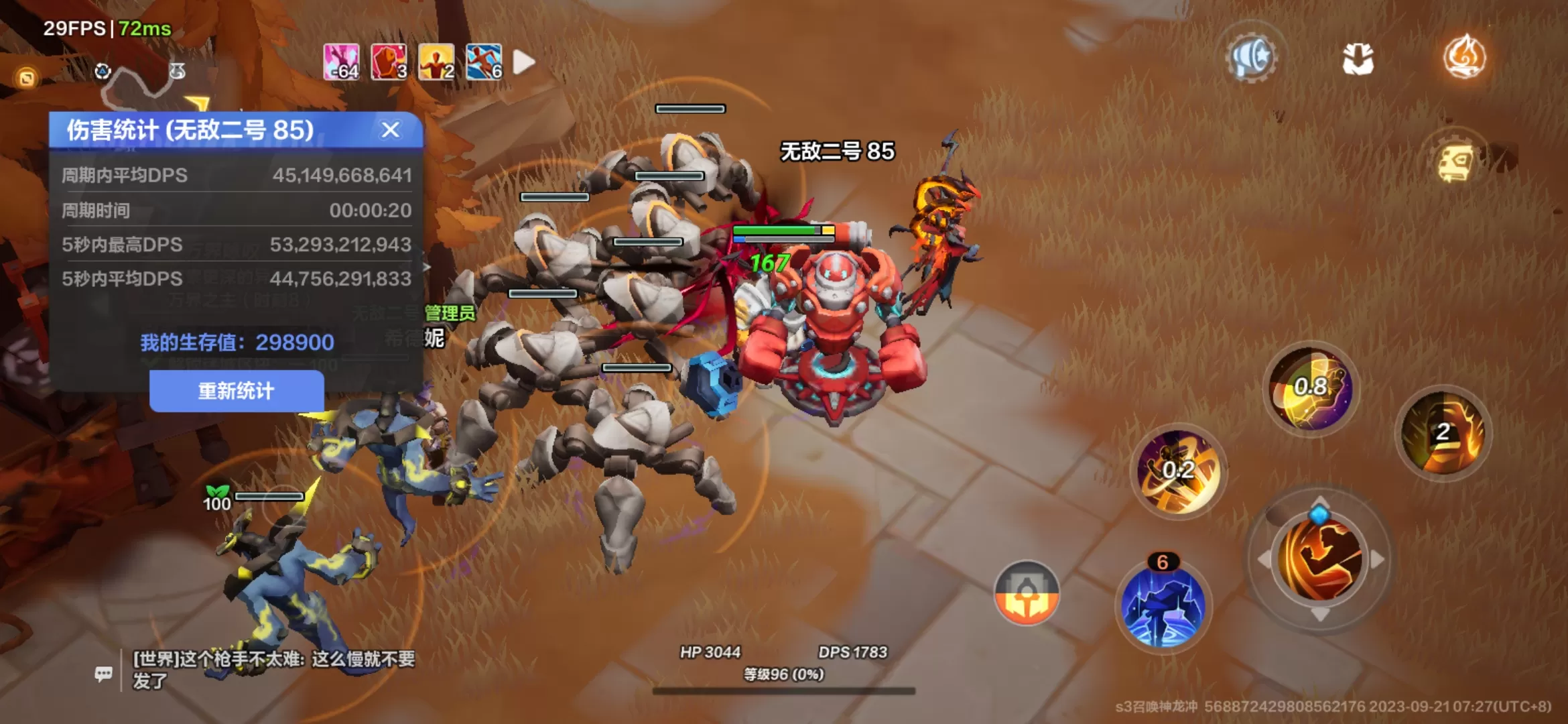
Task: Toggle the orange minimap expand icon
Action: (27, 78)
